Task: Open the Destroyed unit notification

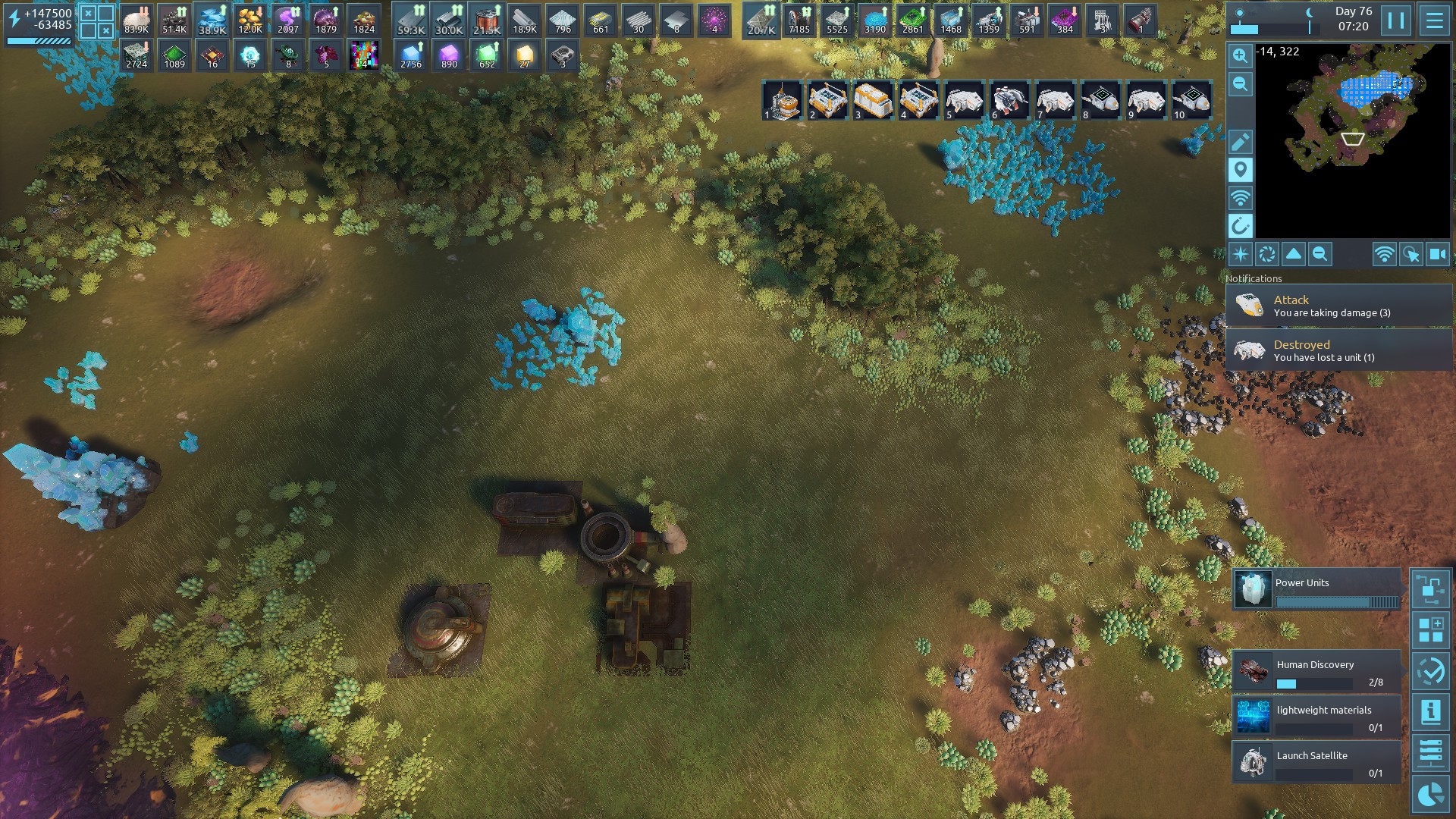Action: coord(1338,350)
